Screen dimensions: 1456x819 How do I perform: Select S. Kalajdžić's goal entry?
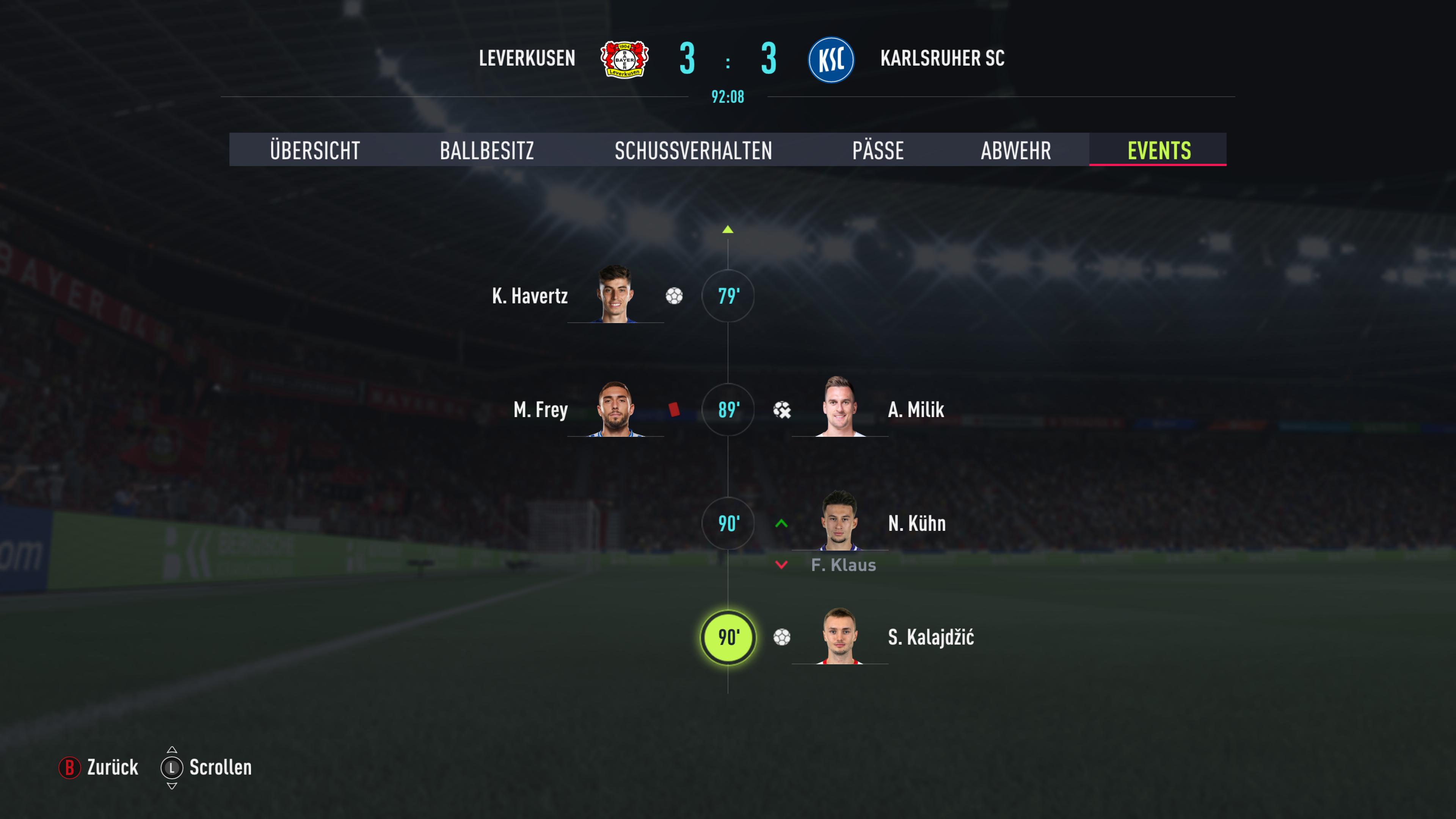(930, 637)
